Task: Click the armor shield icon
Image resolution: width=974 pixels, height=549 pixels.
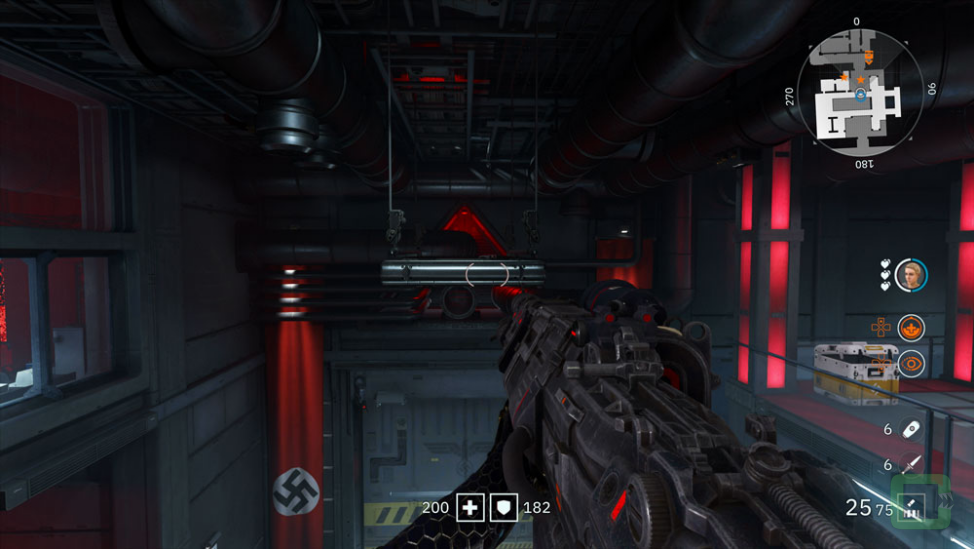Action: pyautogui.click(x=506, y=507)
